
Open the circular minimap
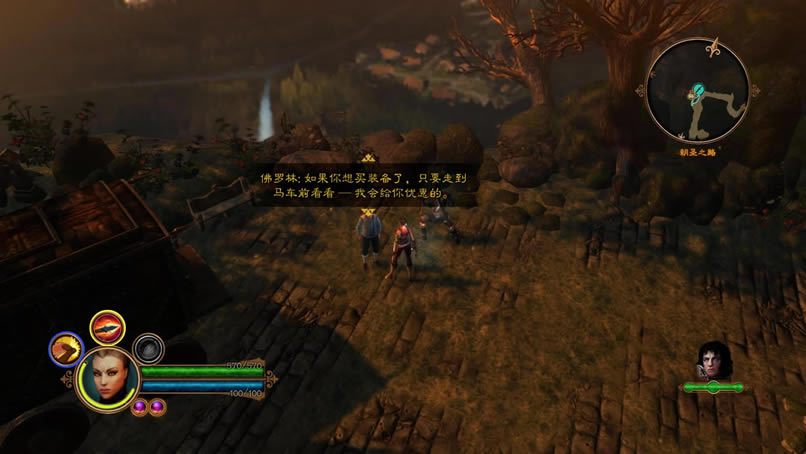(697, 91)
